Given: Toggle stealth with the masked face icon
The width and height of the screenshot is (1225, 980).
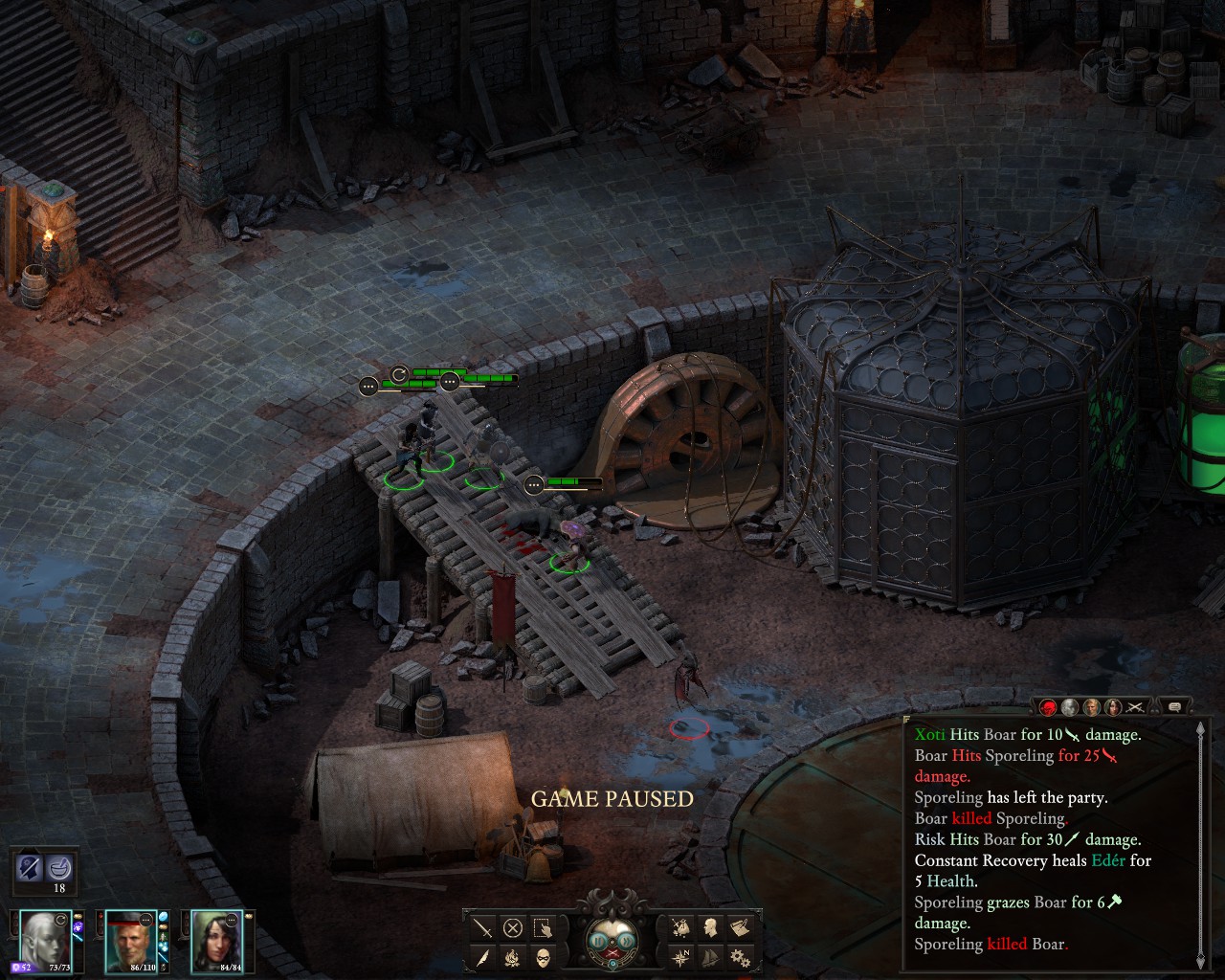Looking at the screenshot, I should pos(543,957).
